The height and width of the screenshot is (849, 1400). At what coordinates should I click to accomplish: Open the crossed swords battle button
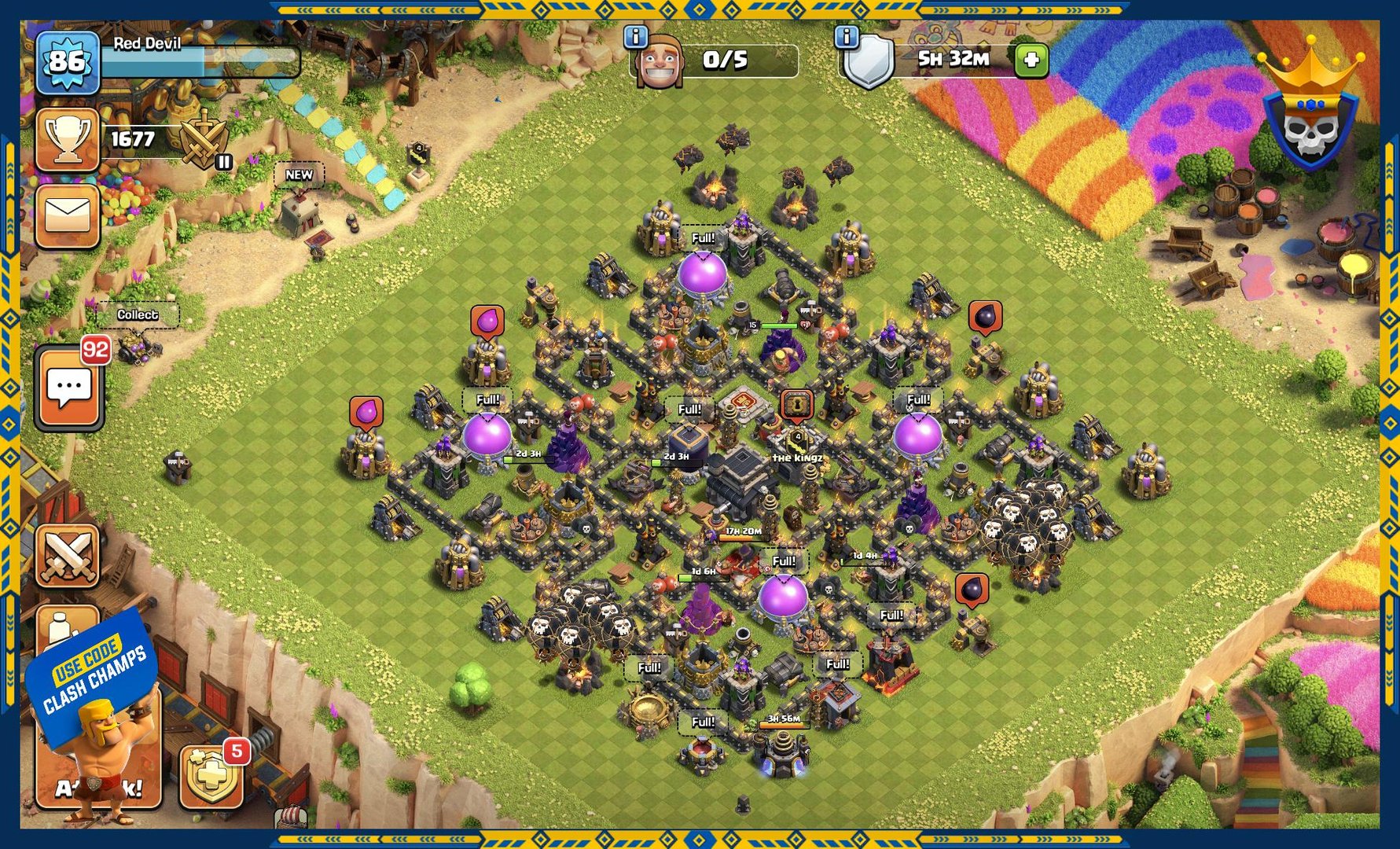pos(68,557)
